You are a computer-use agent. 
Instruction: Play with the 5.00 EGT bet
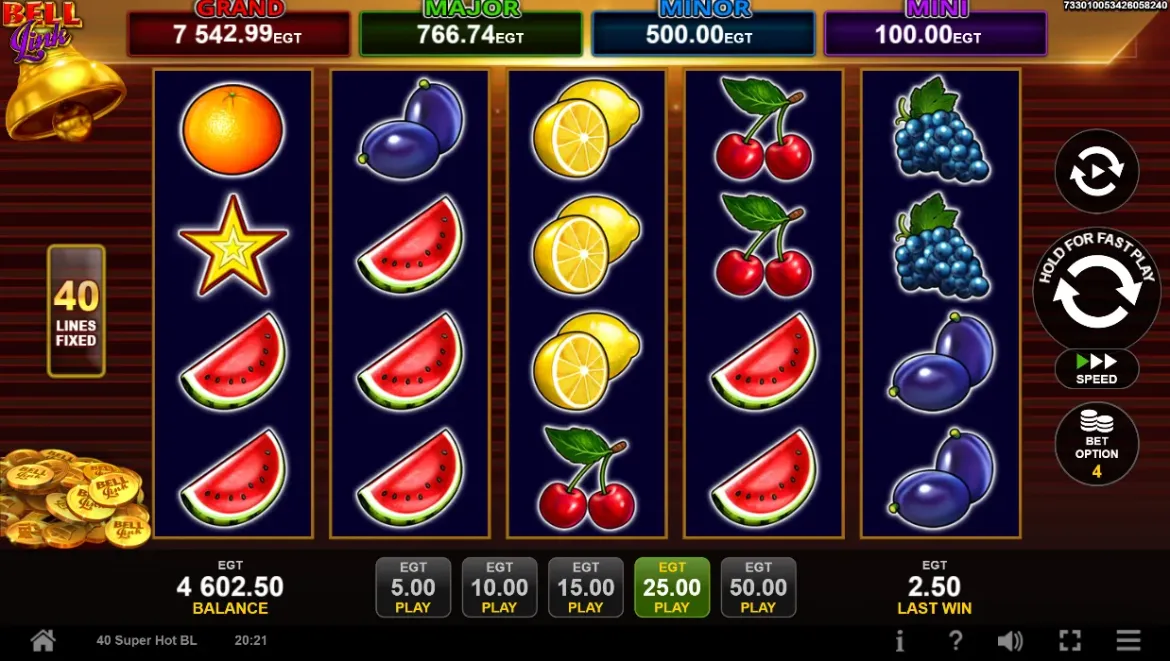pos(413,588)
